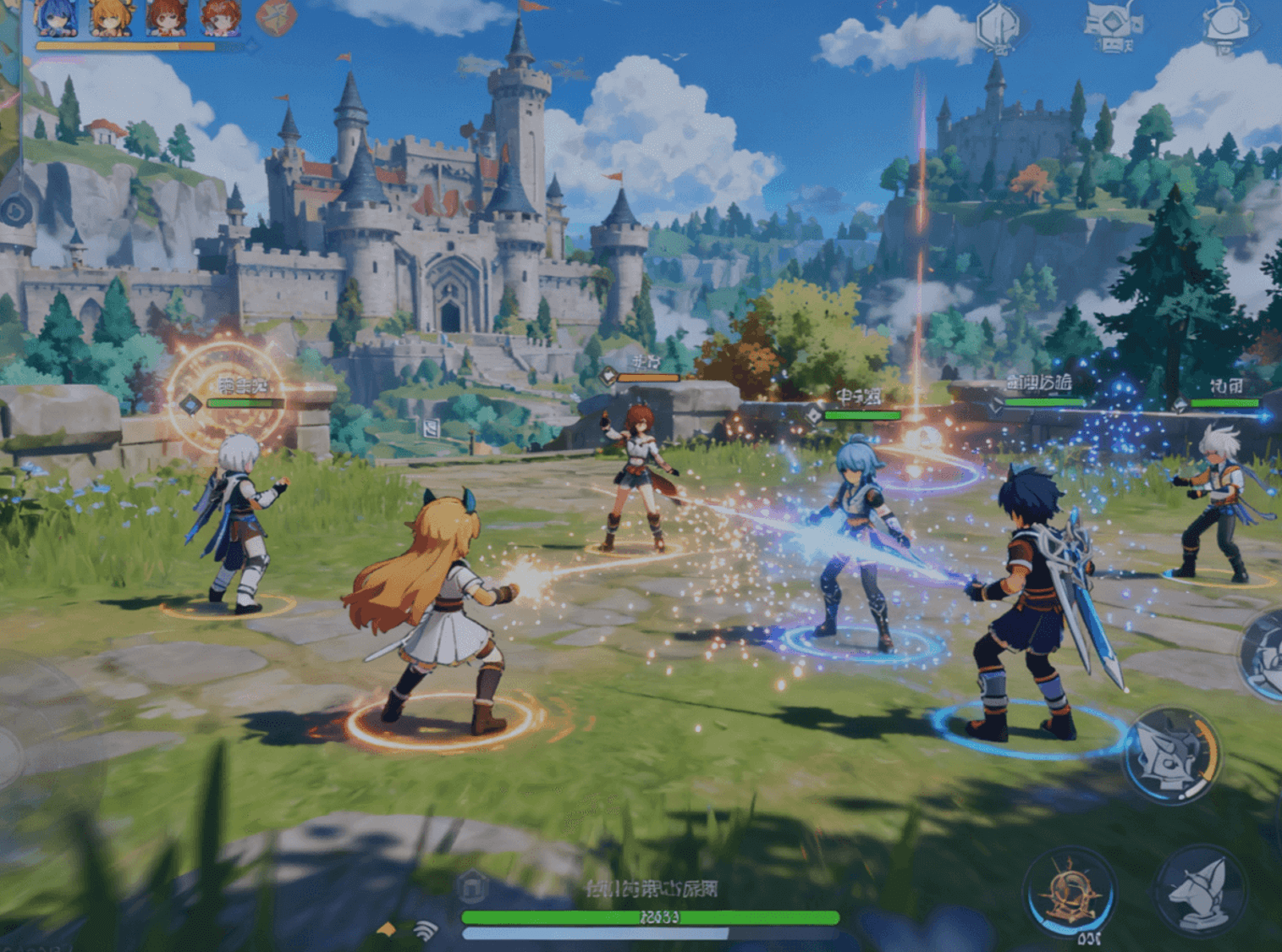
Task: Open the orange star badge icon
Action: pos(276,19)
